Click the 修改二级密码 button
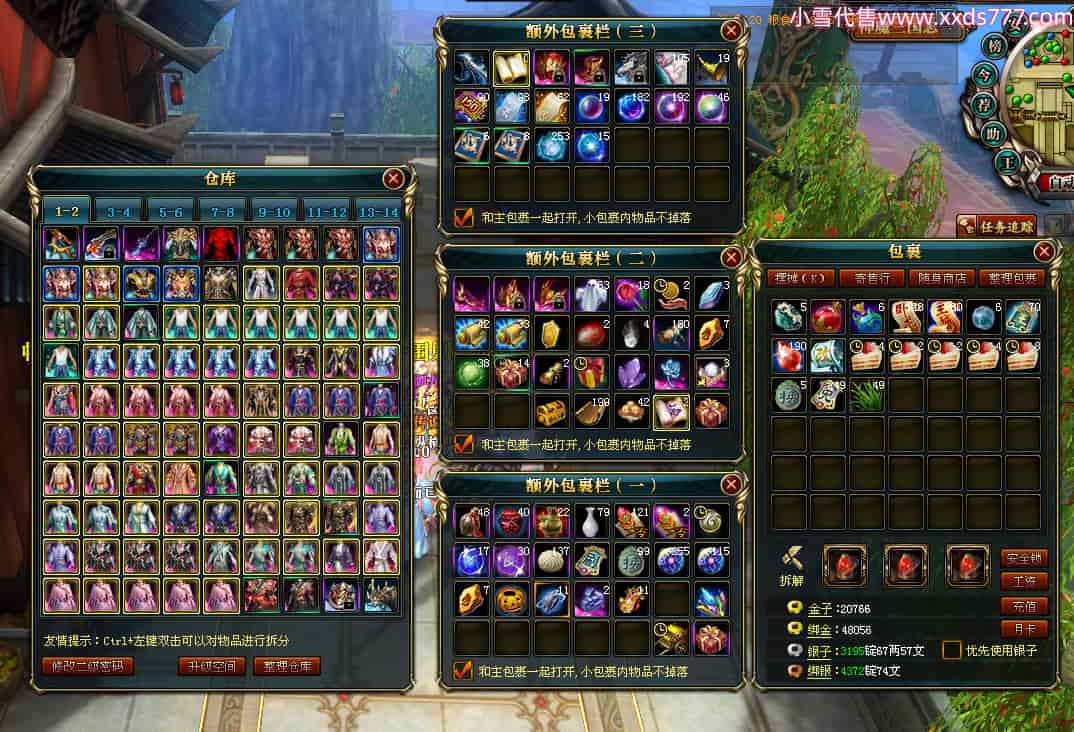The image size is (1074, 732). click(x=88, y=666)
